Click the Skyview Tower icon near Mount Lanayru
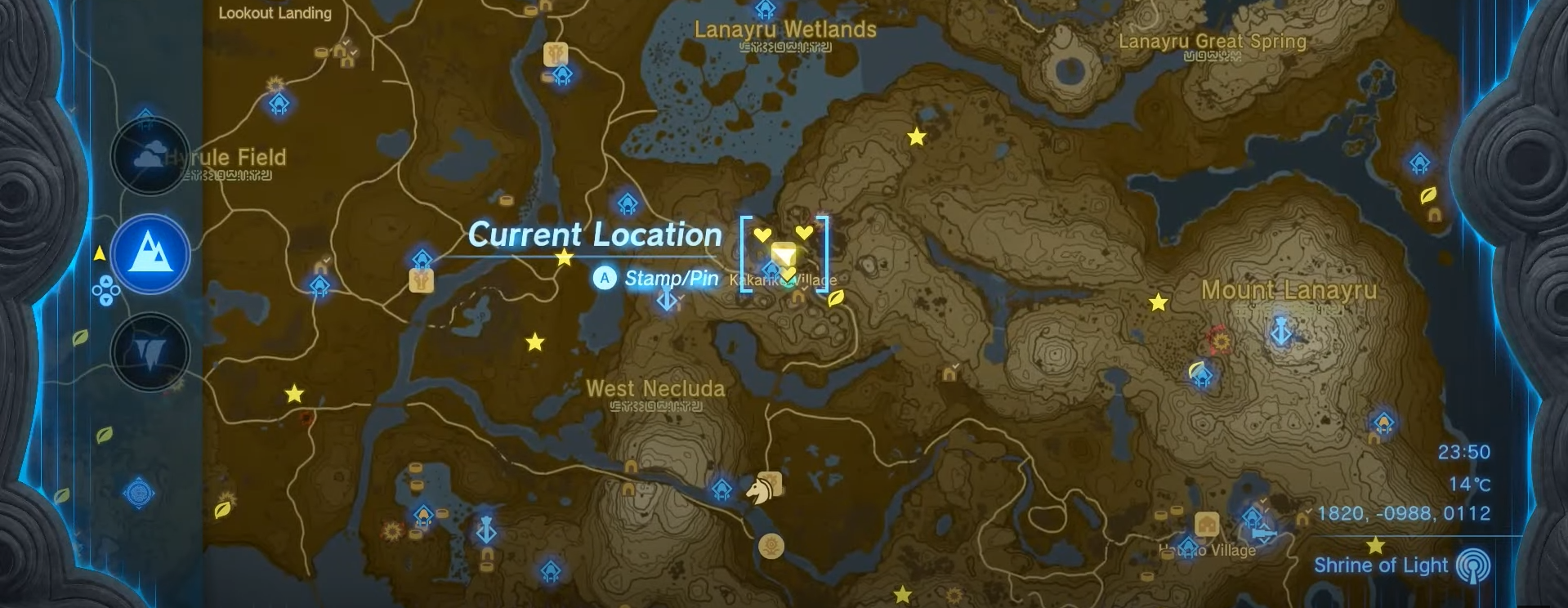Screen dimensions: 1568x608 click(1281, 332)
